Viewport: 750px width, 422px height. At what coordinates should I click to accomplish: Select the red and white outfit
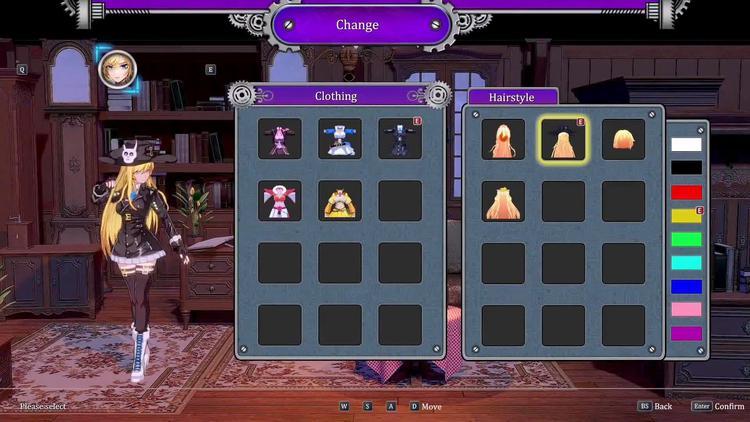click(280, 201)
